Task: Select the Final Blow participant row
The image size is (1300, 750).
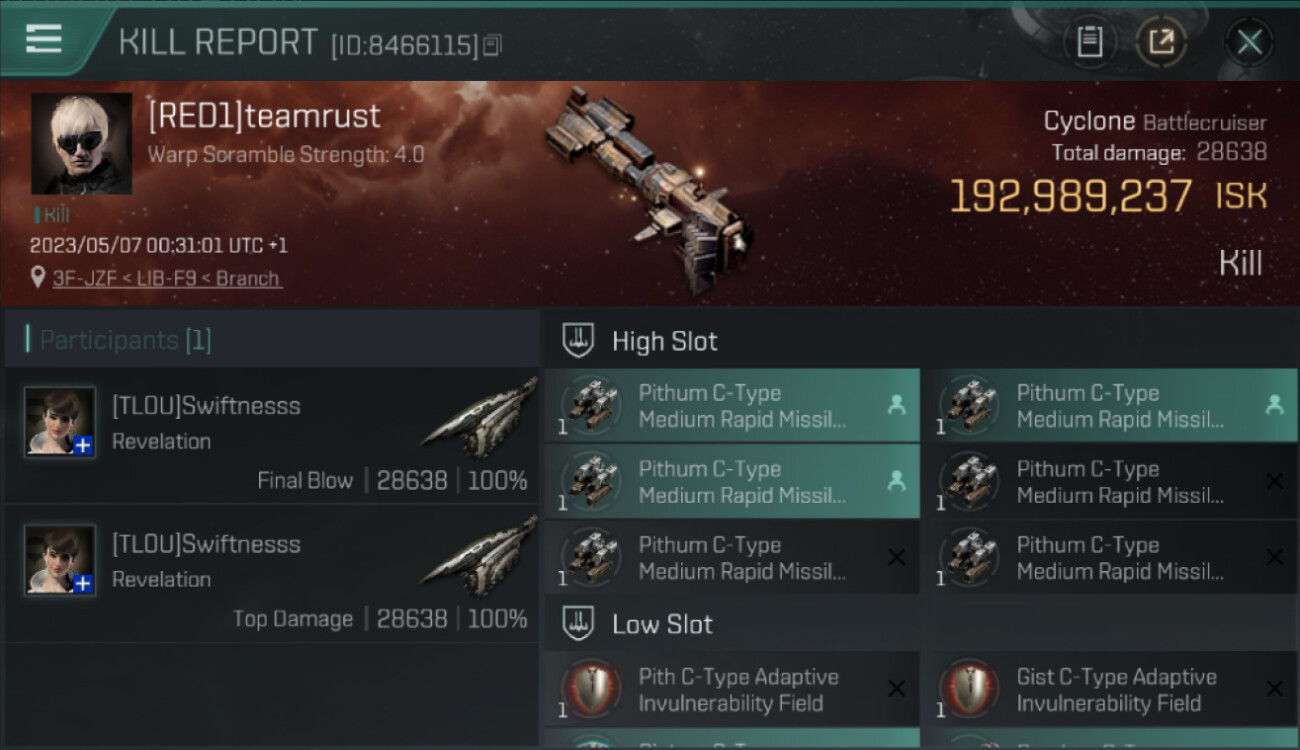Action: 272,435
